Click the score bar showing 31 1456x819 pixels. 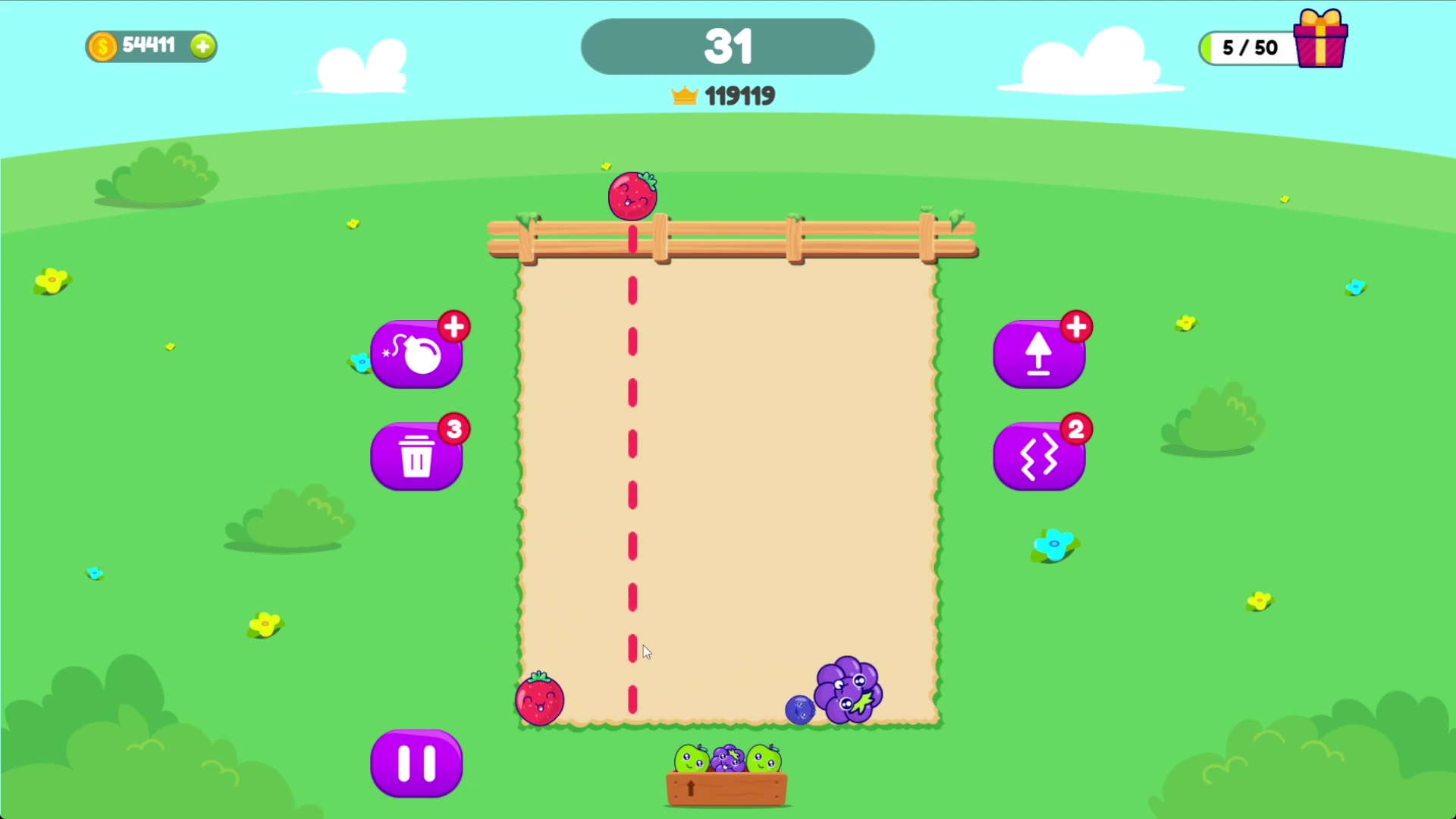[726, 46]
